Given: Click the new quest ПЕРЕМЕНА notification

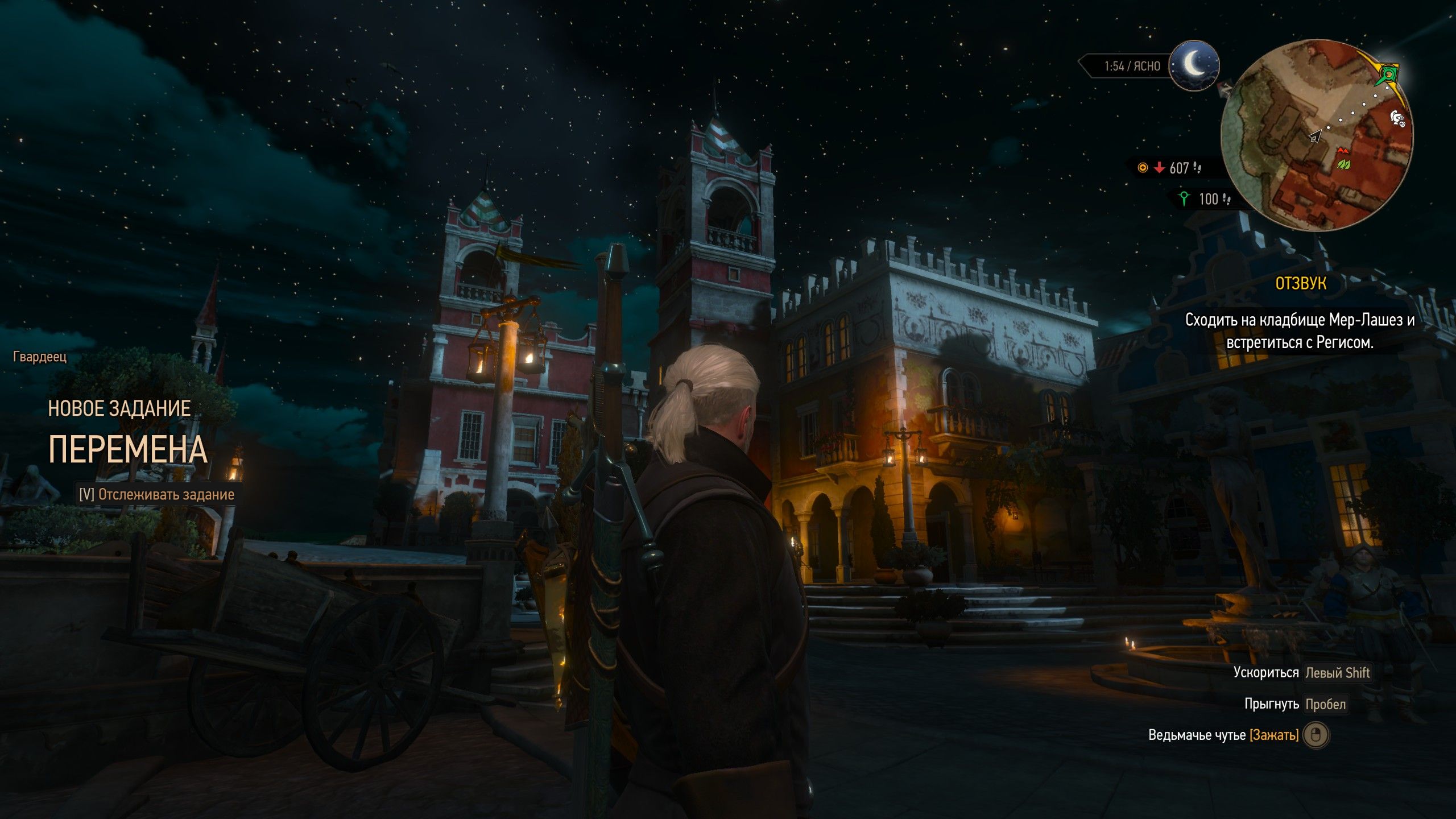Looking at the screenshot, I should click(x=128, y=449).
